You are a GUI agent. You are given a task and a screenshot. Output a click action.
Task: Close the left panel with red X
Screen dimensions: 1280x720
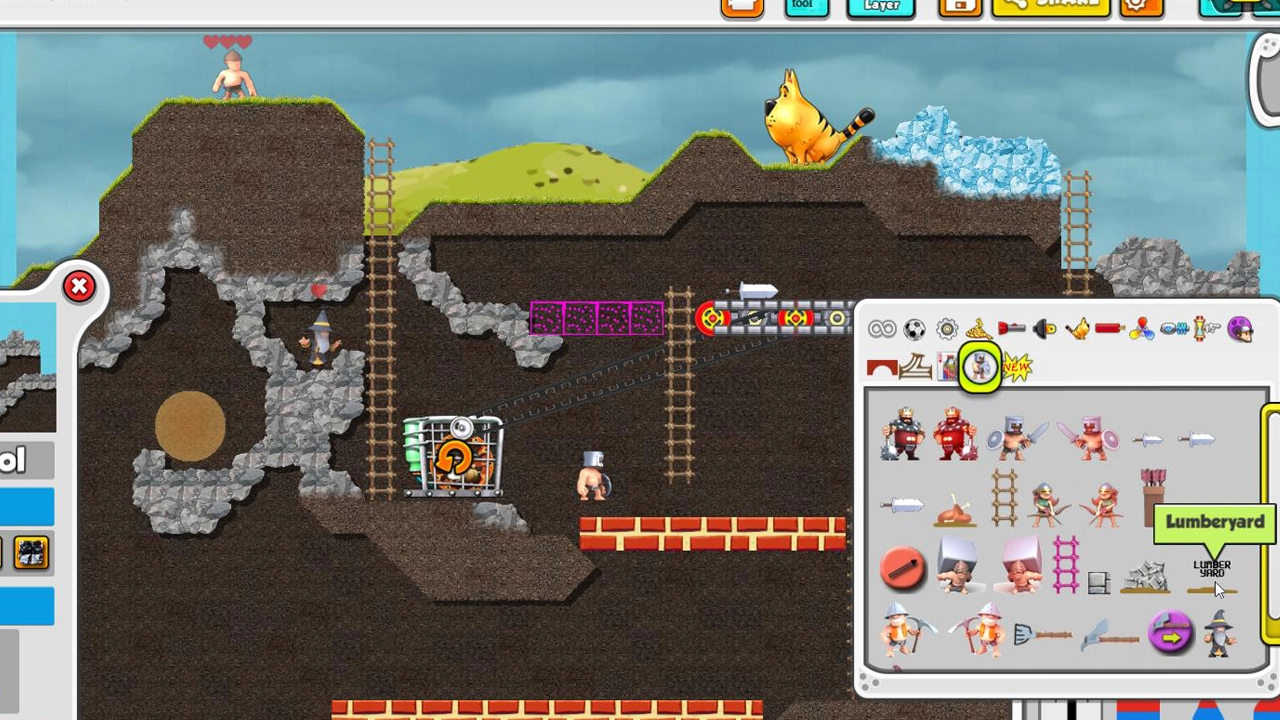click(79, 288)
